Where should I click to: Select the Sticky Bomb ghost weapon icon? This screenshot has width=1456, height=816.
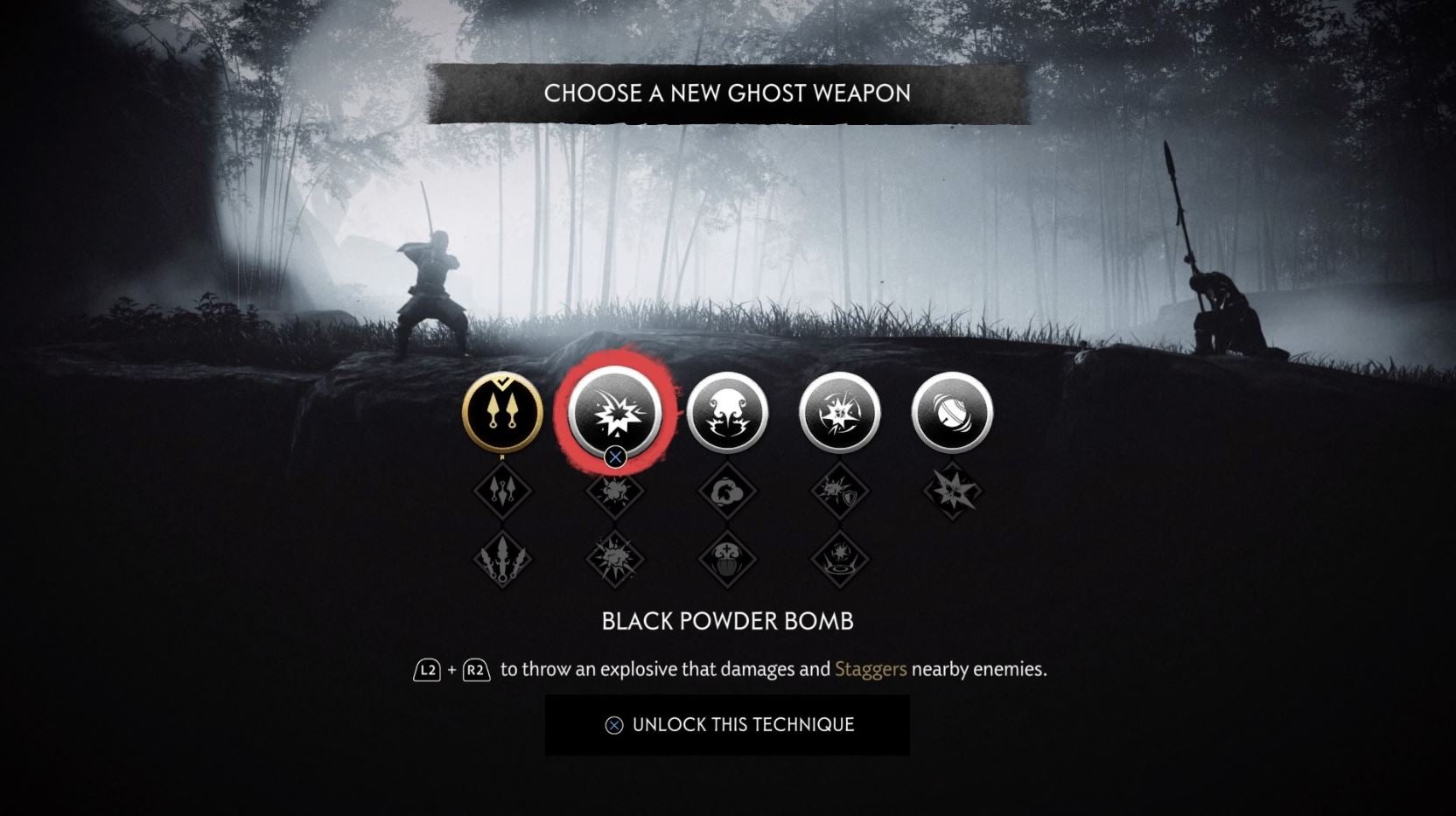(x=838, y=414)
